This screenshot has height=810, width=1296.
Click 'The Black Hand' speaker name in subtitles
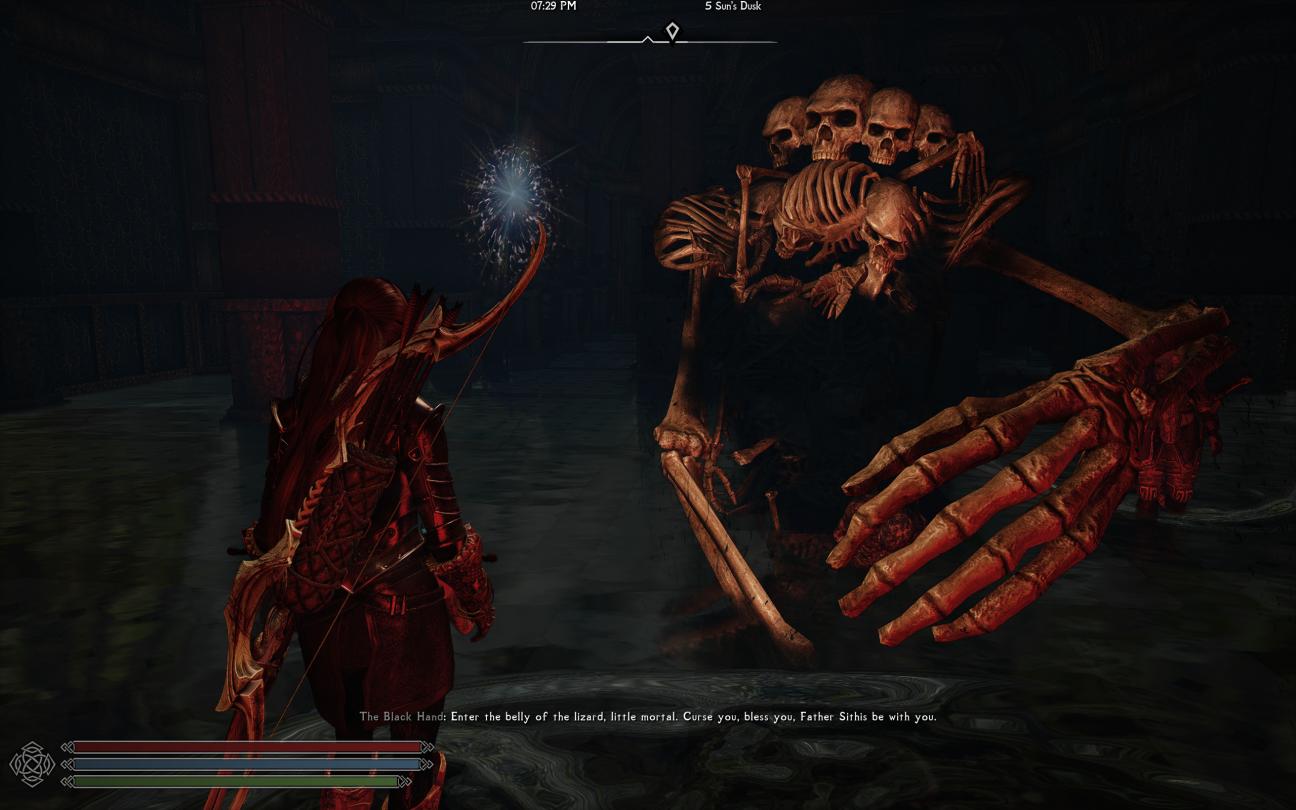pos(401,717)
